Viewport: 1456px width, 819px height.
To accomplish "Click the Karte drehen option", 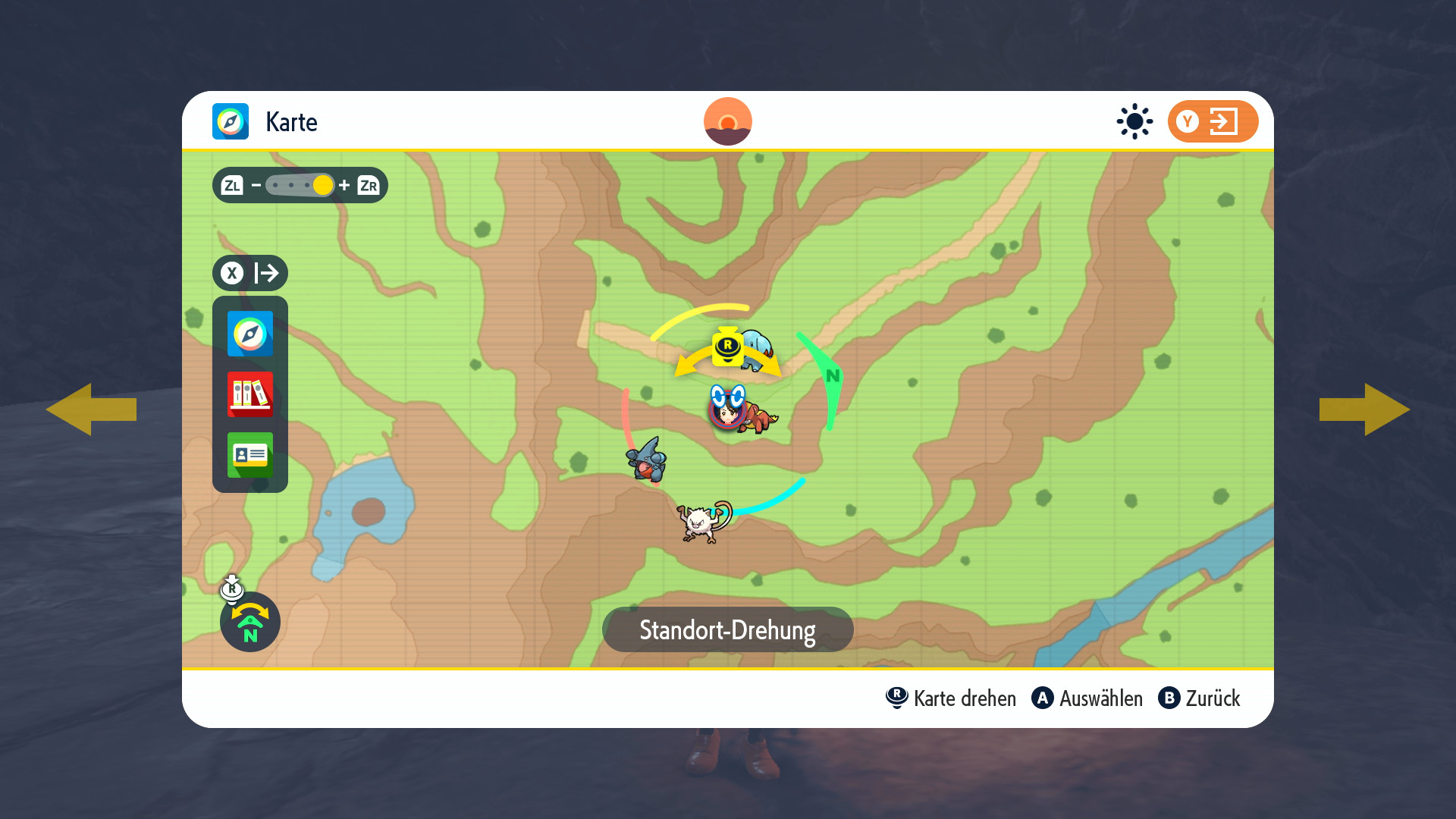I will (x=951, y=698).
